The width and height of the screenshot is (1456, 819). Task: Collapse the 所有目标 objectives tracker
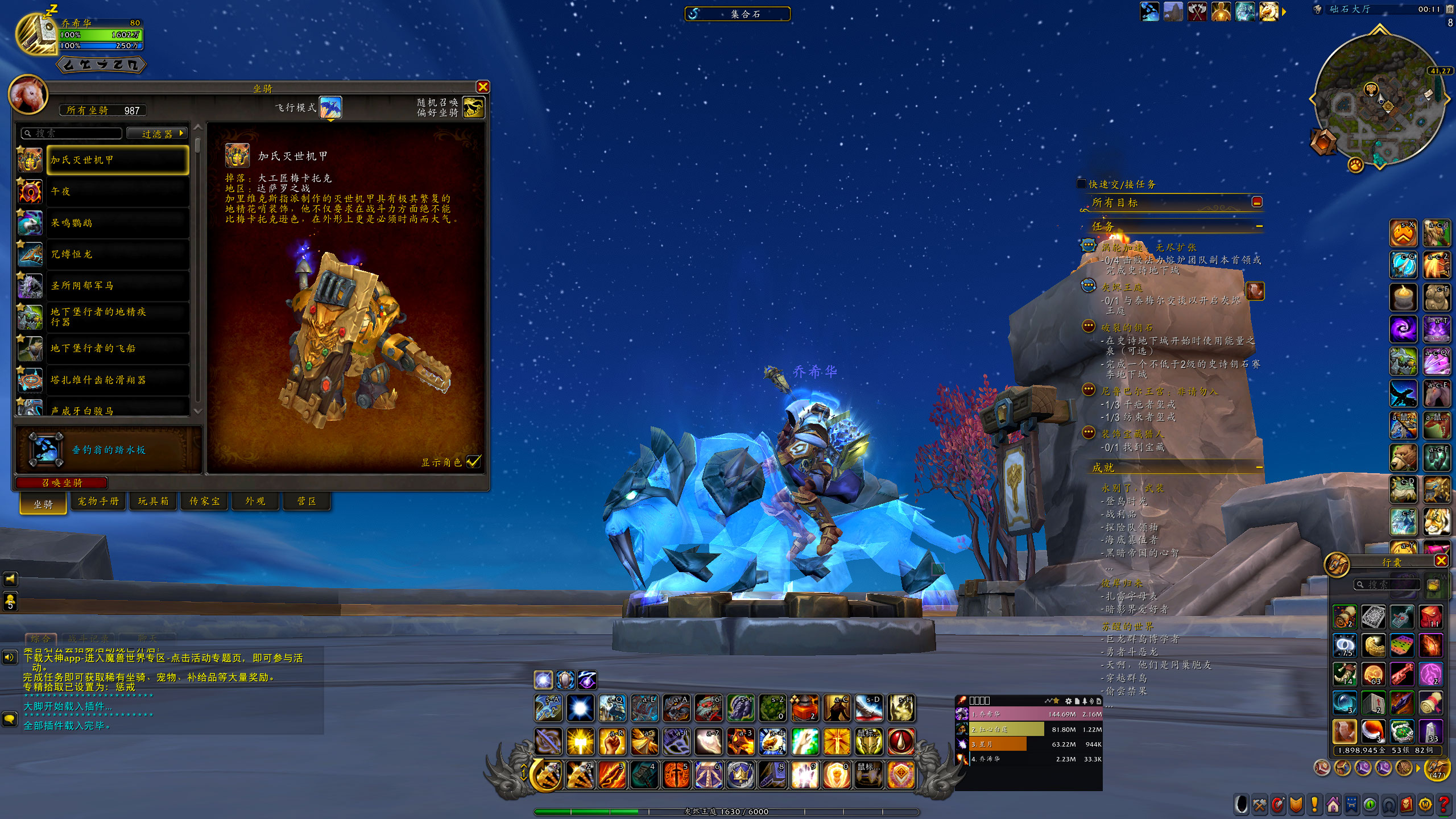[x=1257, y=202]
